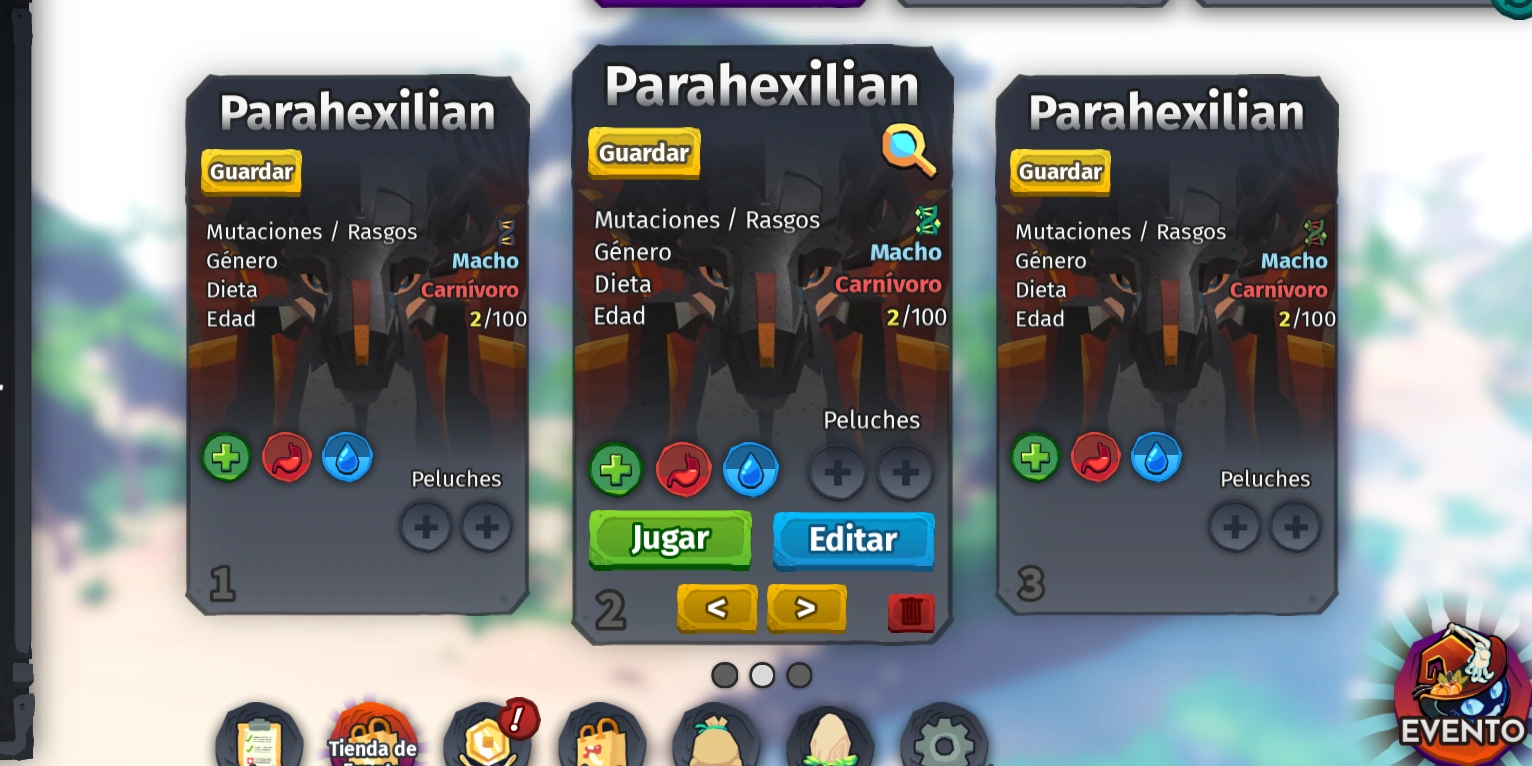Click Guardar on the first Parahexilian card
Screen dimensions: 1532x766
tap(250, 171)
